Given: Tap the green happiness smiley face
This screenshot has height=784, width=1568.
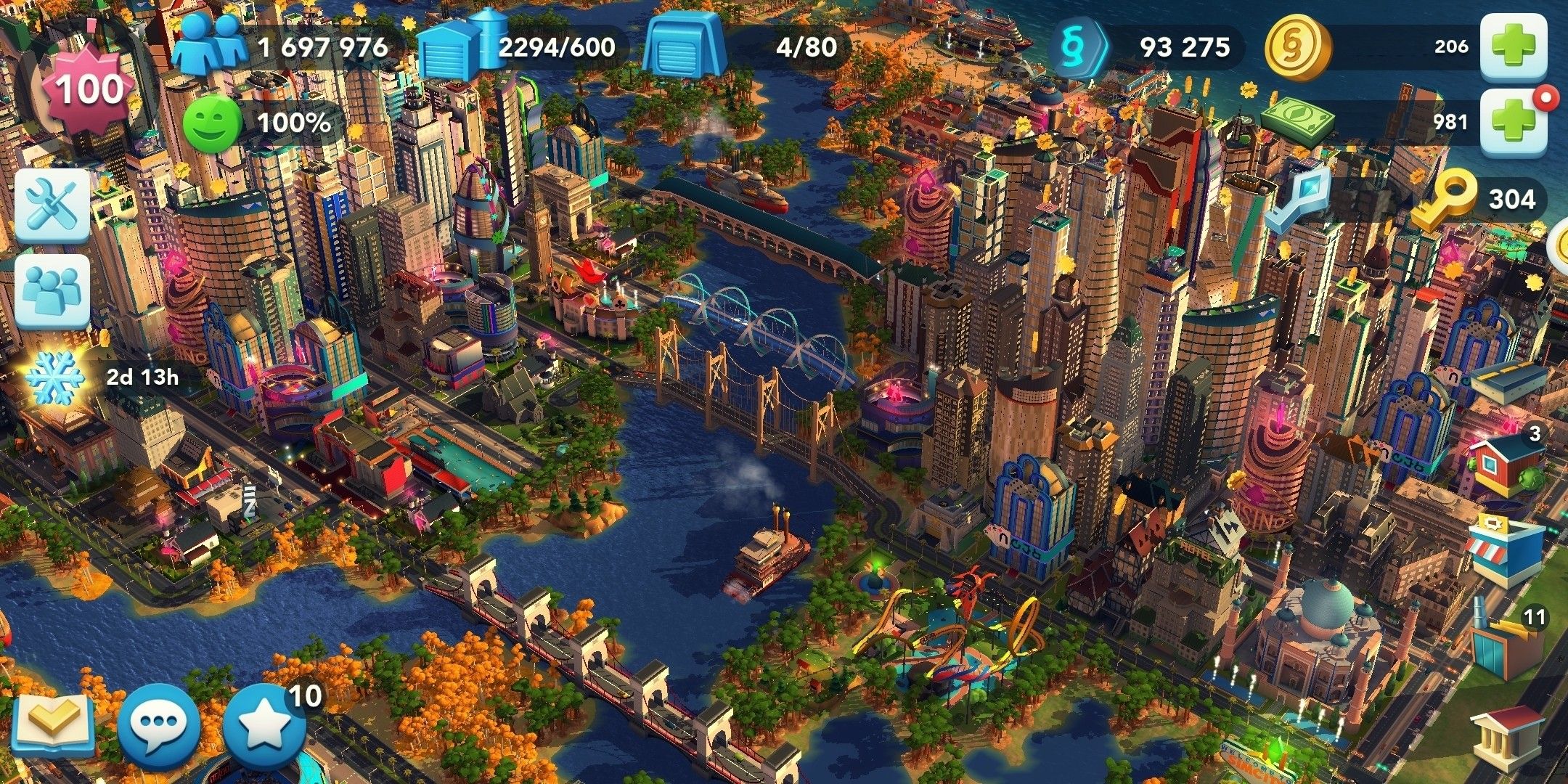Looking at the screenshot, I should 211,123.
